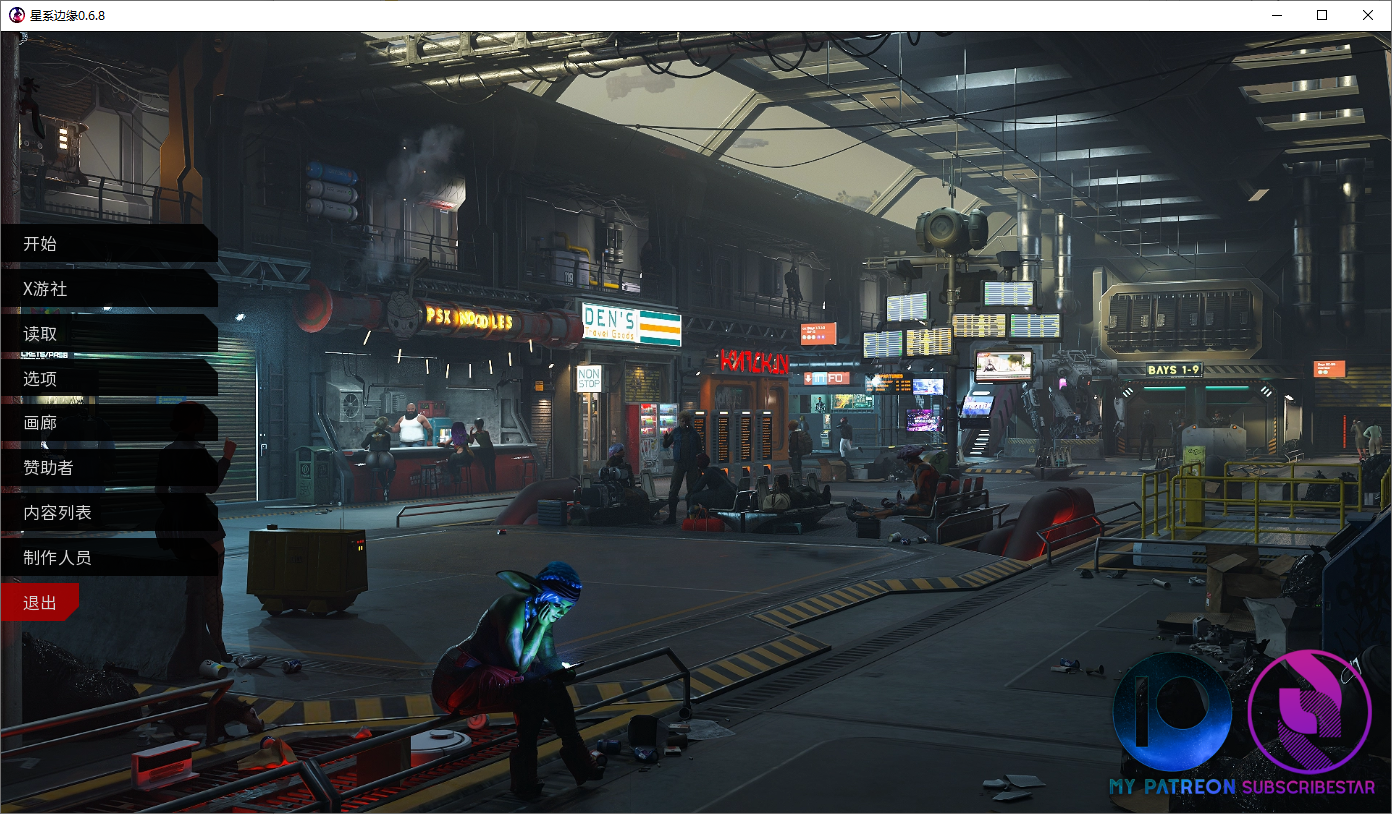Minimize the game window
This screenshot has height=814, width=1392.
click(1276, 15)
